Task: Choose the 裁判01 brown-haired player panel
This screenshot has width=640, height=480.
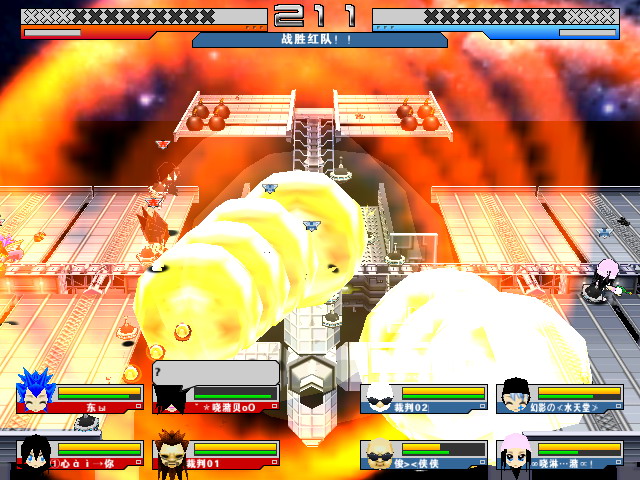Action: pyautogui.click(x=214, y=454)
